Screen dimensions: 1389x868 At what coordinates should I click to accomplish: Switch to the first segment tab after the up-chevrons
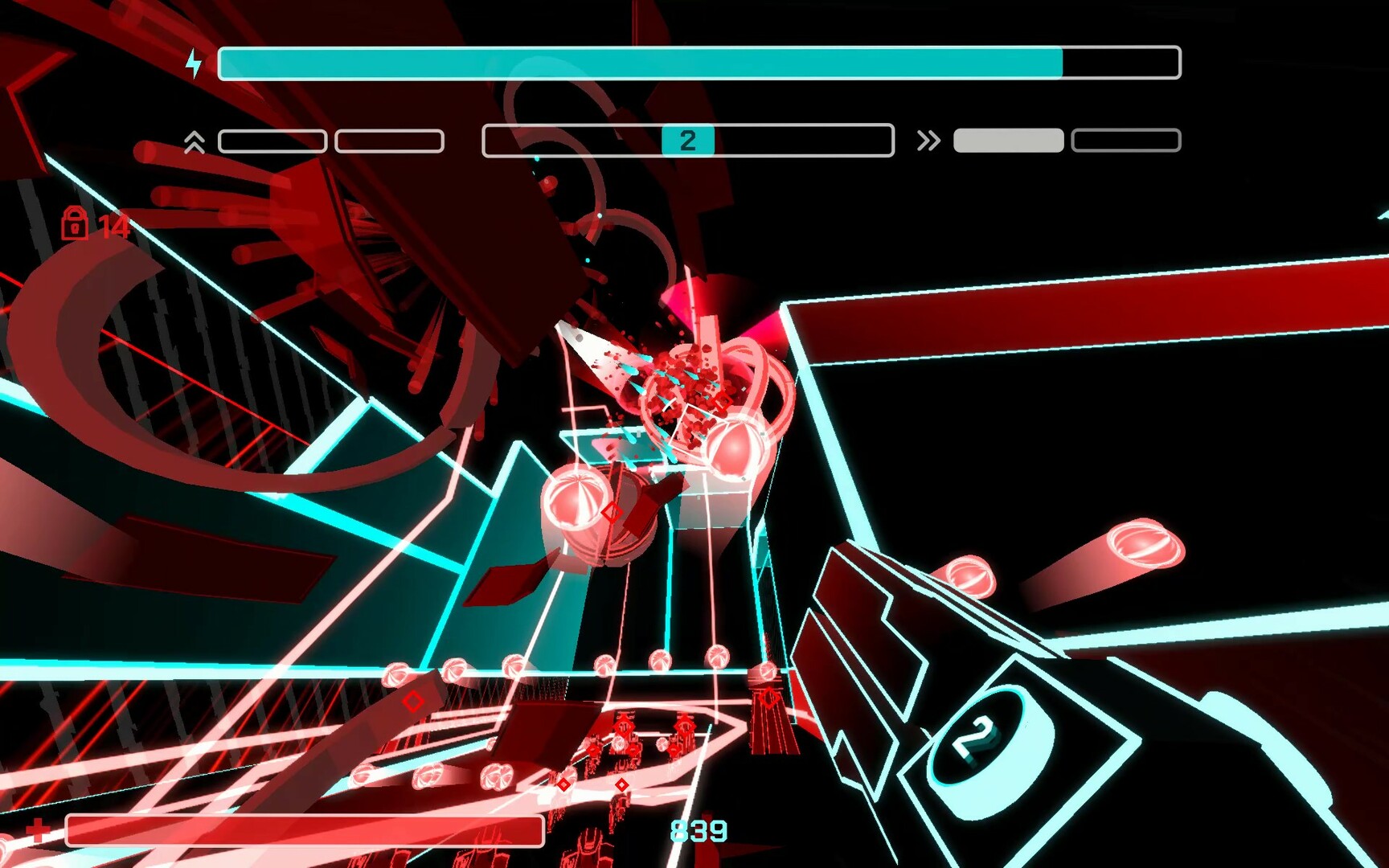(x=272, y=140)
